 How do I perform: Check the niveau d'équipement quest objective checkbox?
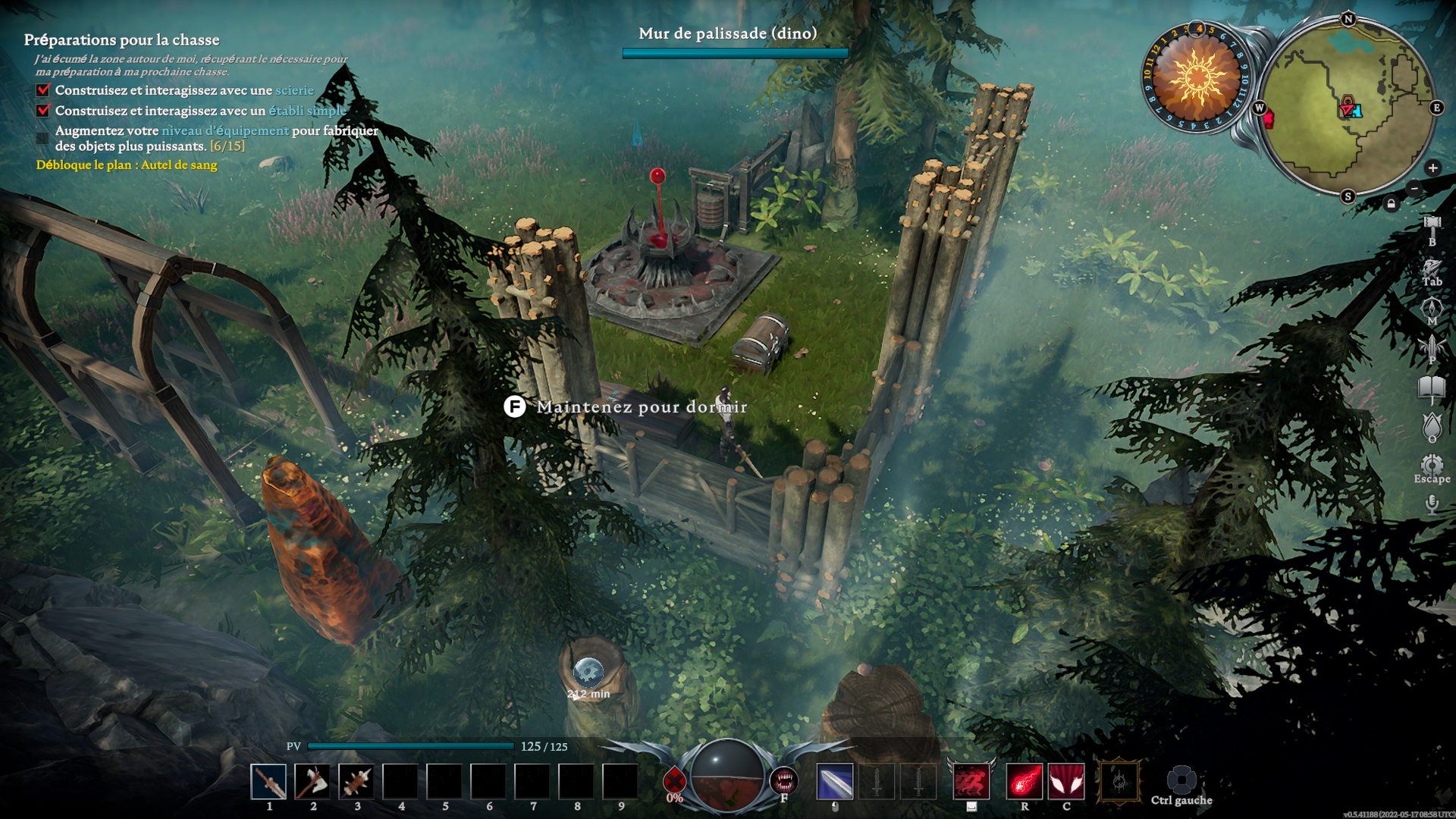tap(42, 136)
